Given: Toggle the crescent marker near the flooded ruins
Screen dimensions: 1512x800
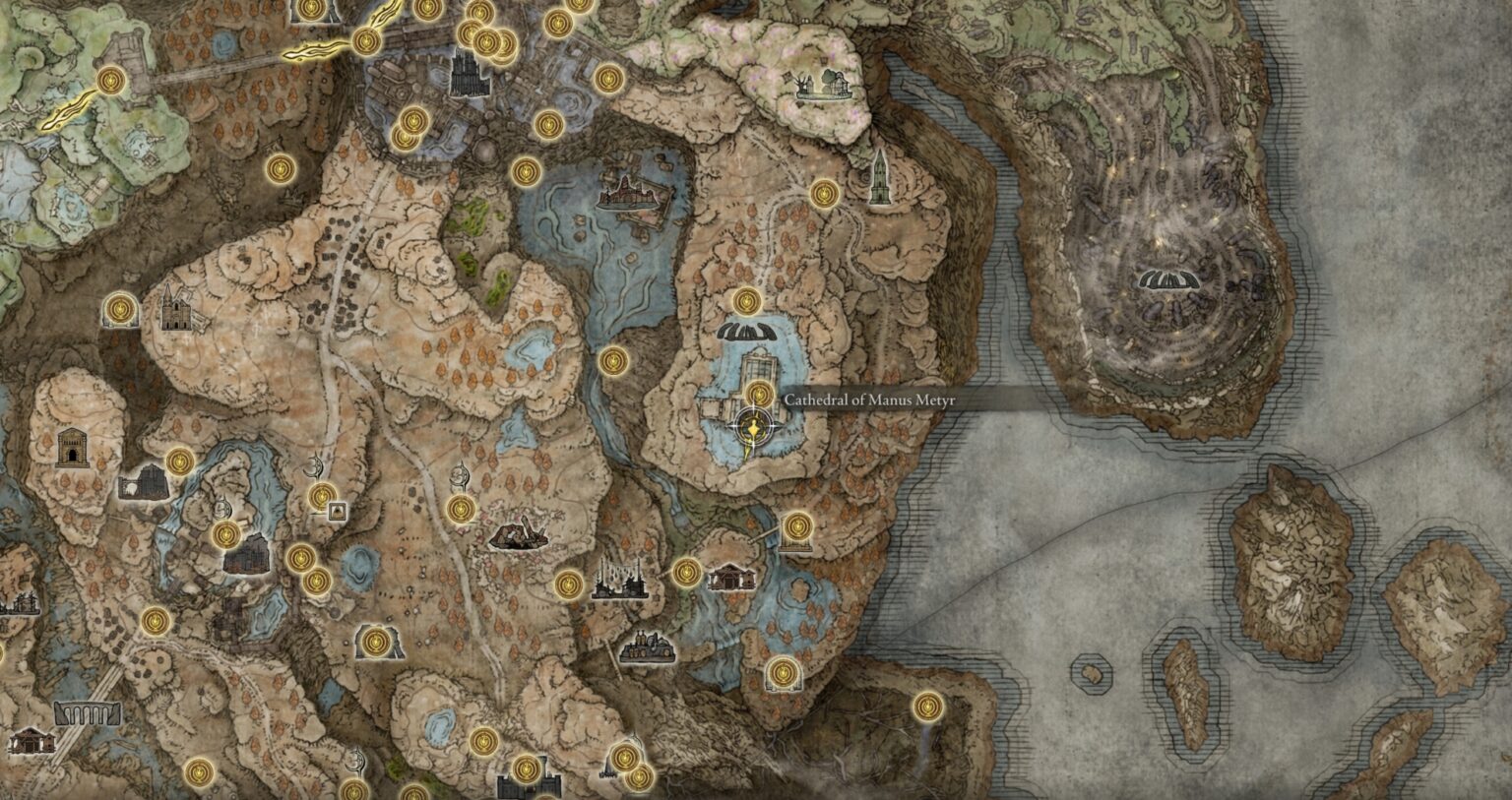Looking at the screenshot, I should [x=460, y=471].
